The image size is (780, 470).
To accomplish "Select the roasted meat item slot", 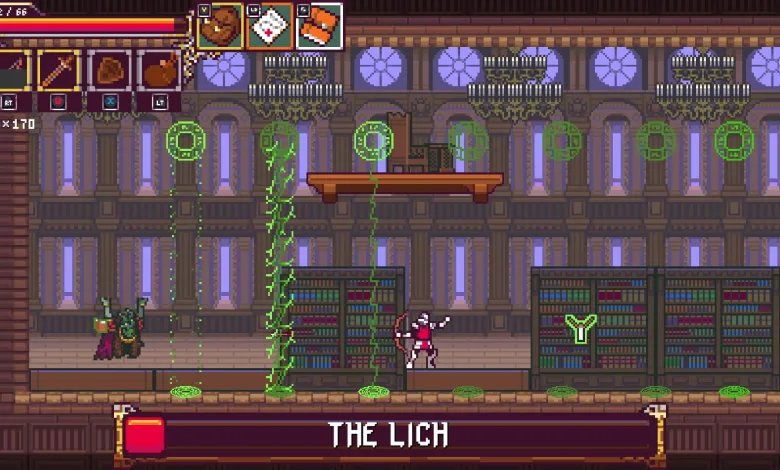I will [159, 70].
